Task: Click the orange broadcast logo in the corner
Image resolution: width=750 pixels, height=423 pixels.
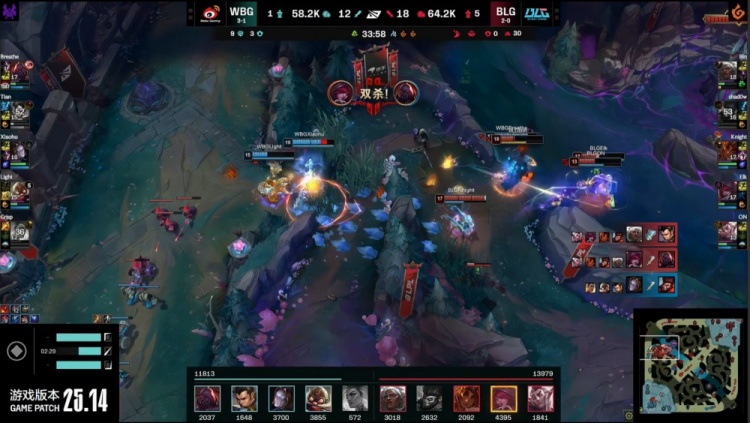Action: click(738, 14)
